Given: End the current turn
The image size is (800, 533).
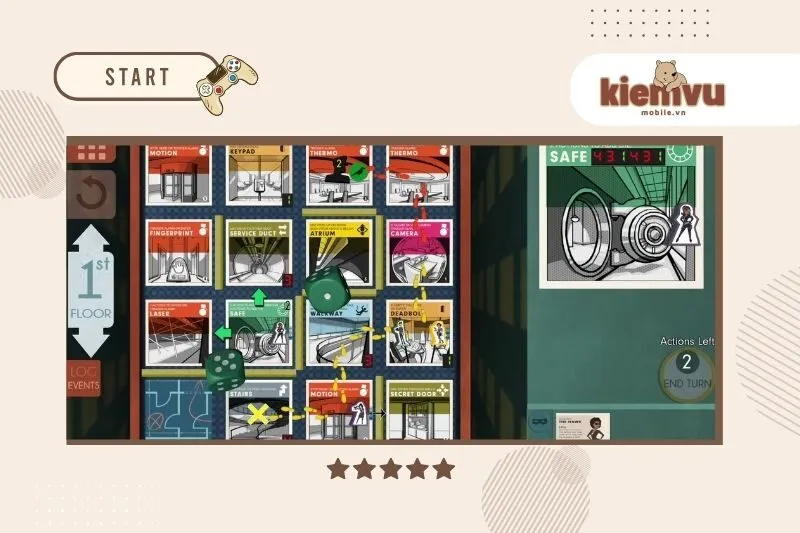Looking at the screenshot, I should (686, 369).
